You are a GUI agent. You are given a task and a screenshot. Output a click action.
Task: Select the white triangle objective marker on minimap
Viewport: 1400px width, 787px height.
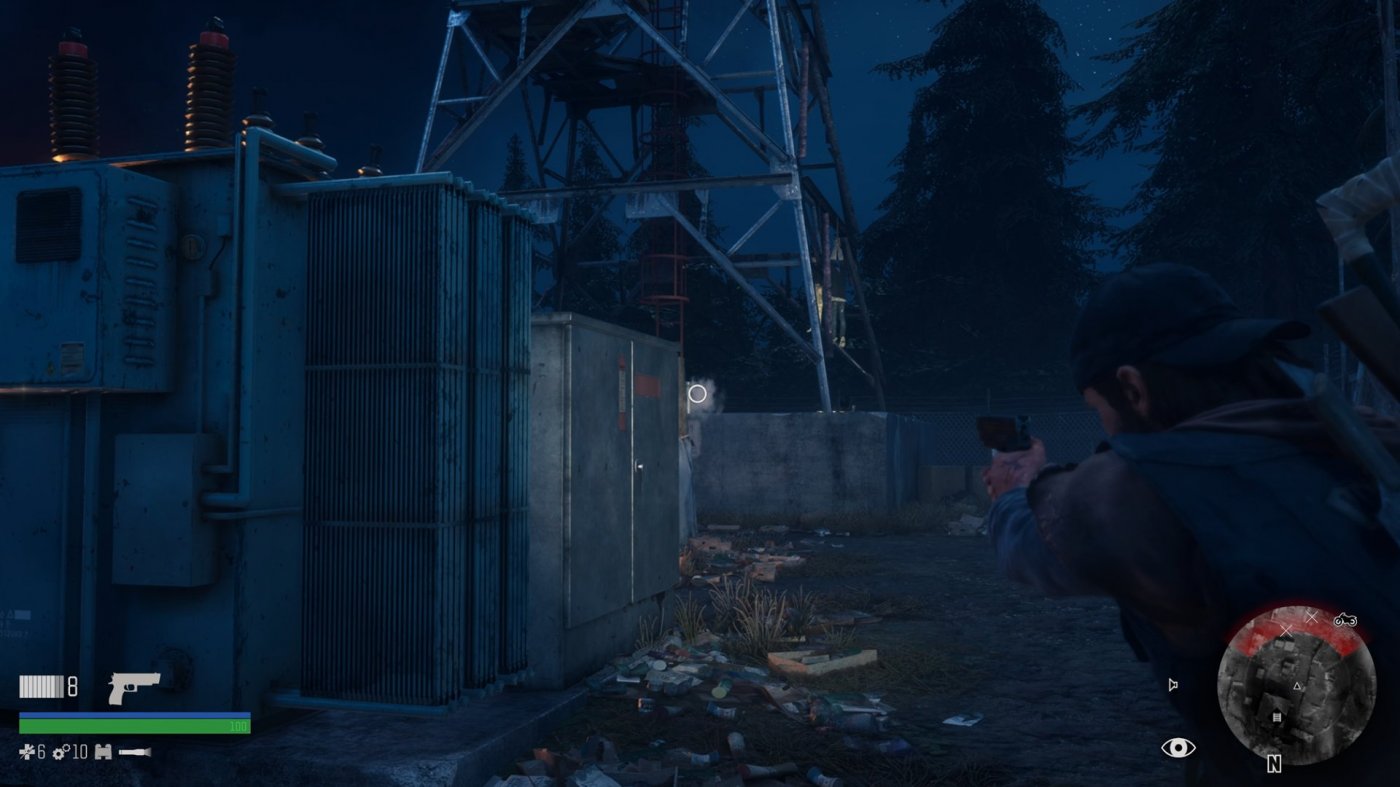click(x=1297, y=686)
